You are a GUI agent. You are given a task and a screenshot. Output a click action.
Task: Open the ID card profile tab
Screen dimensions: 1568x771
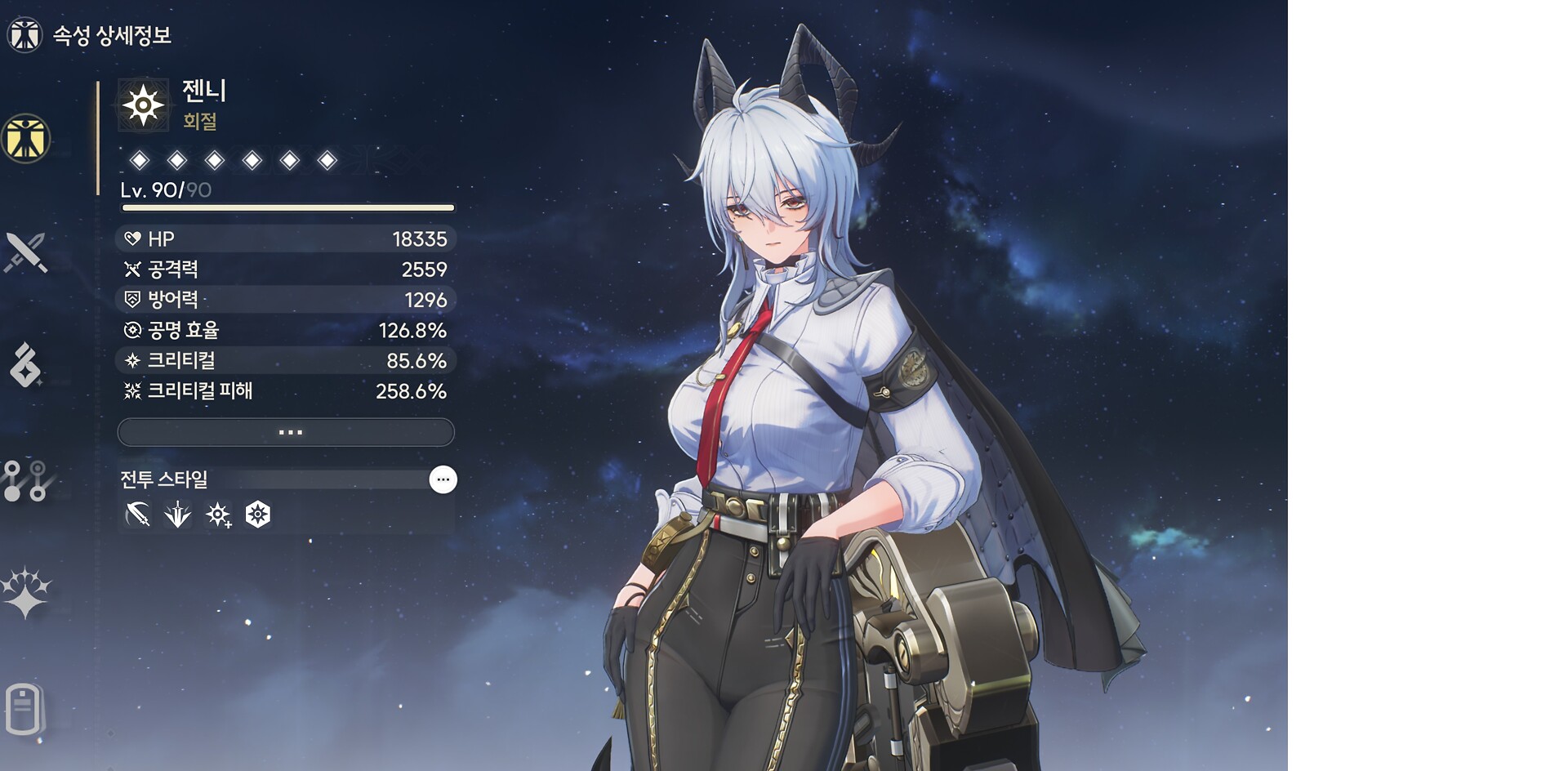(x=24, y=708)
